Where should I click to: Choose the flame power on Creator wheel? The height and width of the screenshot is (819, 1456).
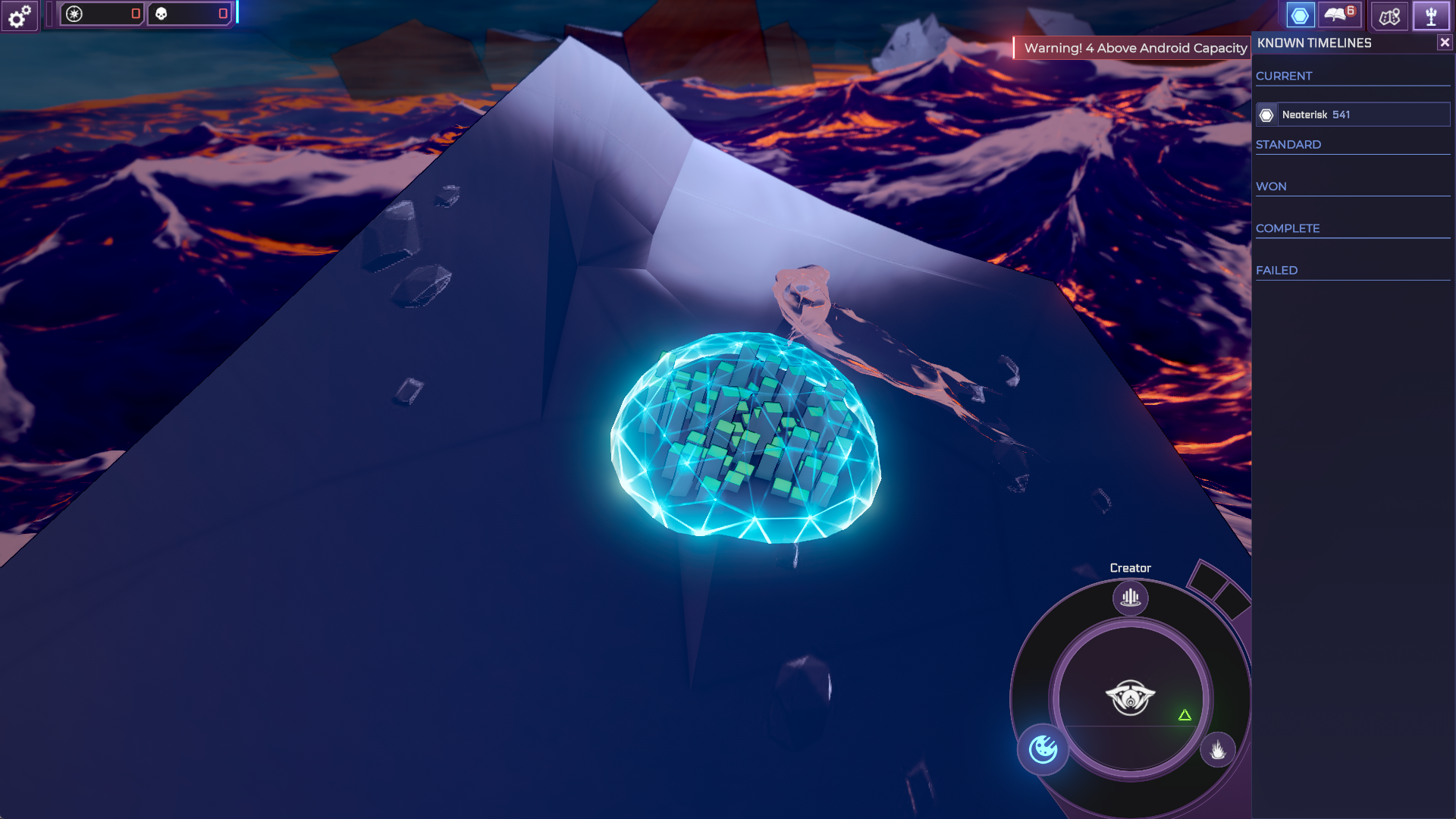click(1217, 750)
